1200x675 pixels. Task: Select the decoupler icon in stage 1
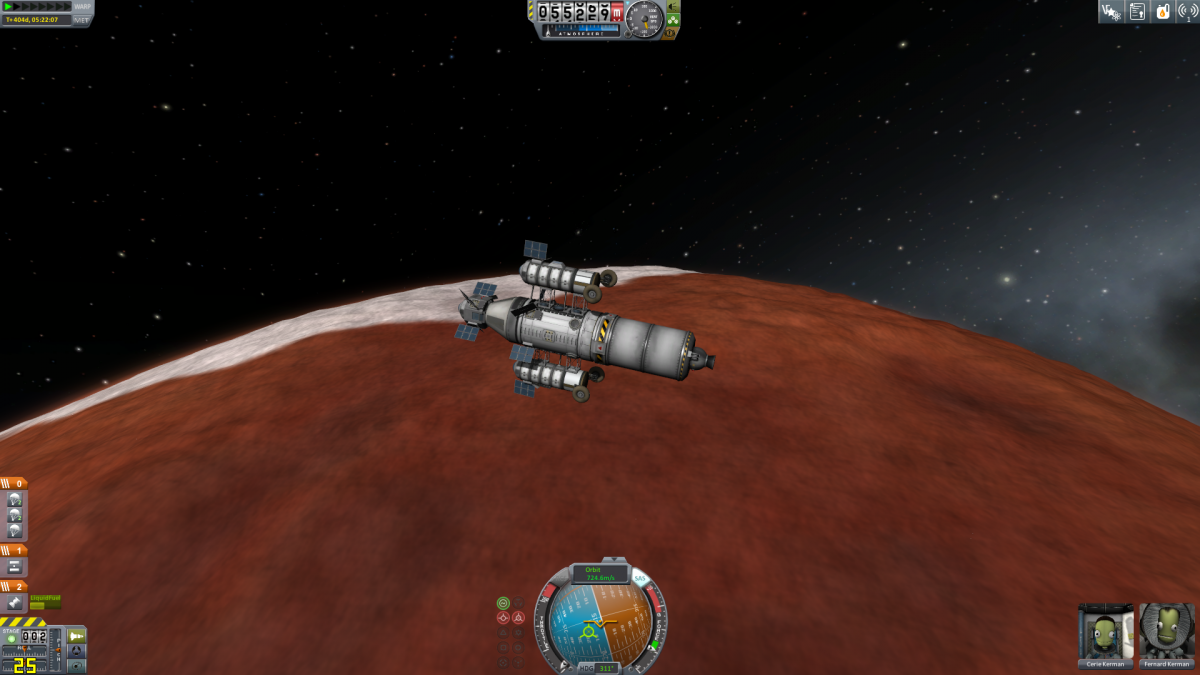coord(15,566)
